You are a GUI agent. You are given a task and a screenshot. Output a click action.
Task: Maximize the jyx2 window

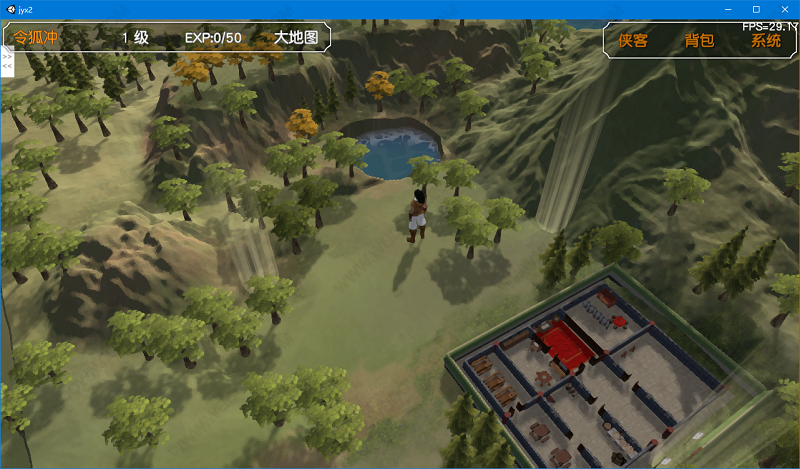click(756, 9)
